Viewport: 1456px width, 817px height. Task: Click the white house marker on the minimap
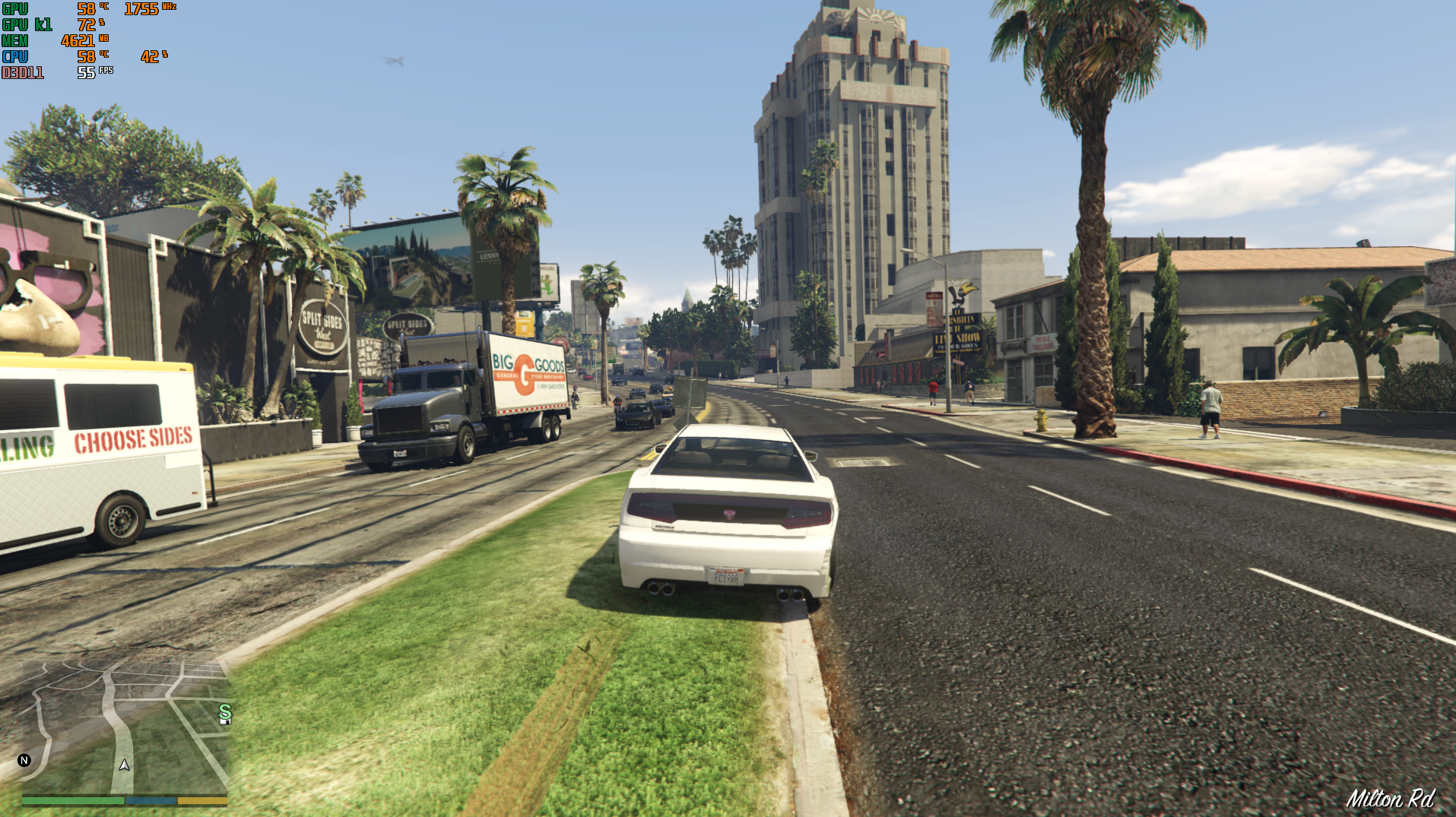225,721
